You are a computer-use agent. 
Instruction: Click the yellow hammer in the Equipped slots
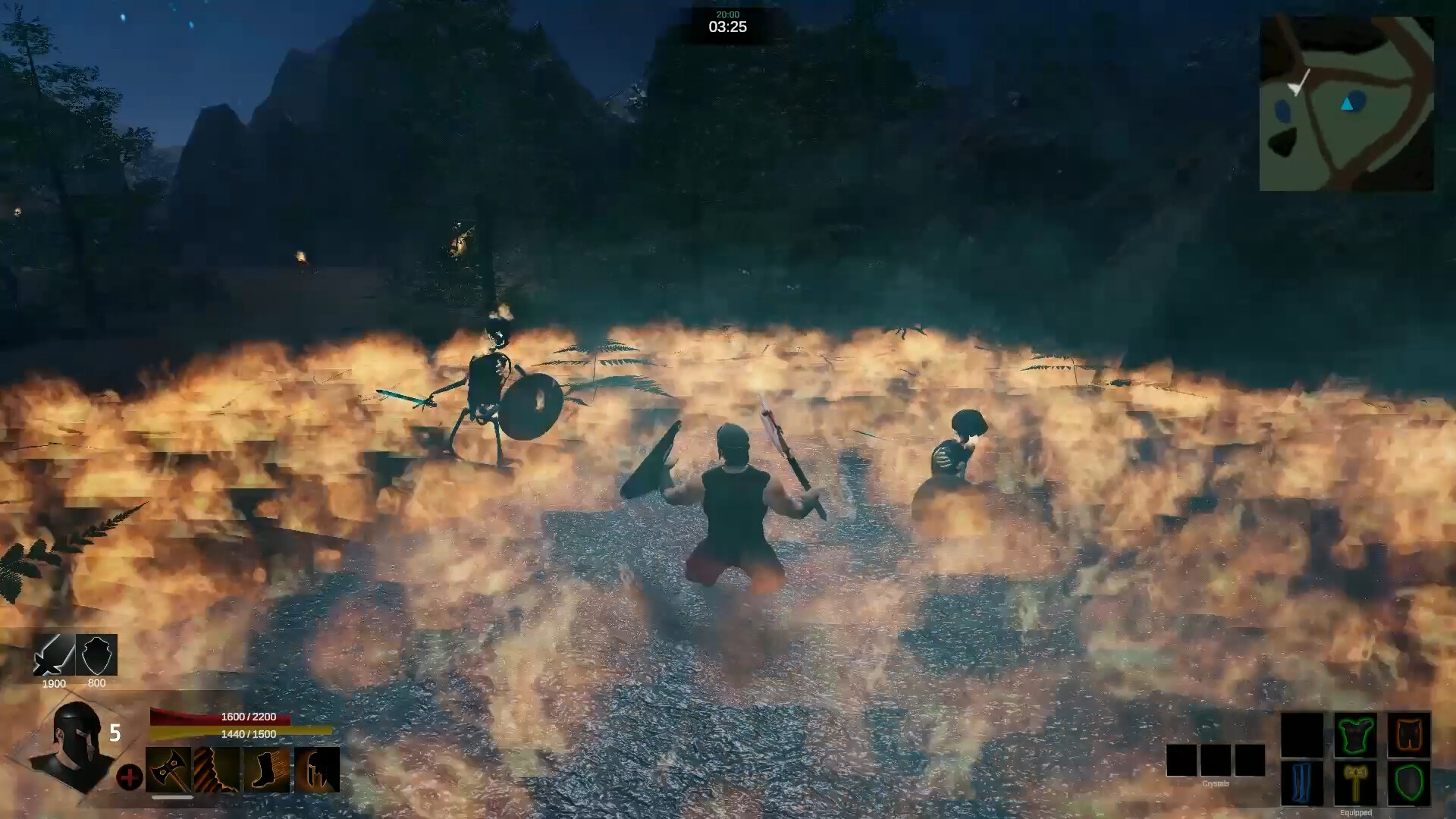(x=1357, y=783)
